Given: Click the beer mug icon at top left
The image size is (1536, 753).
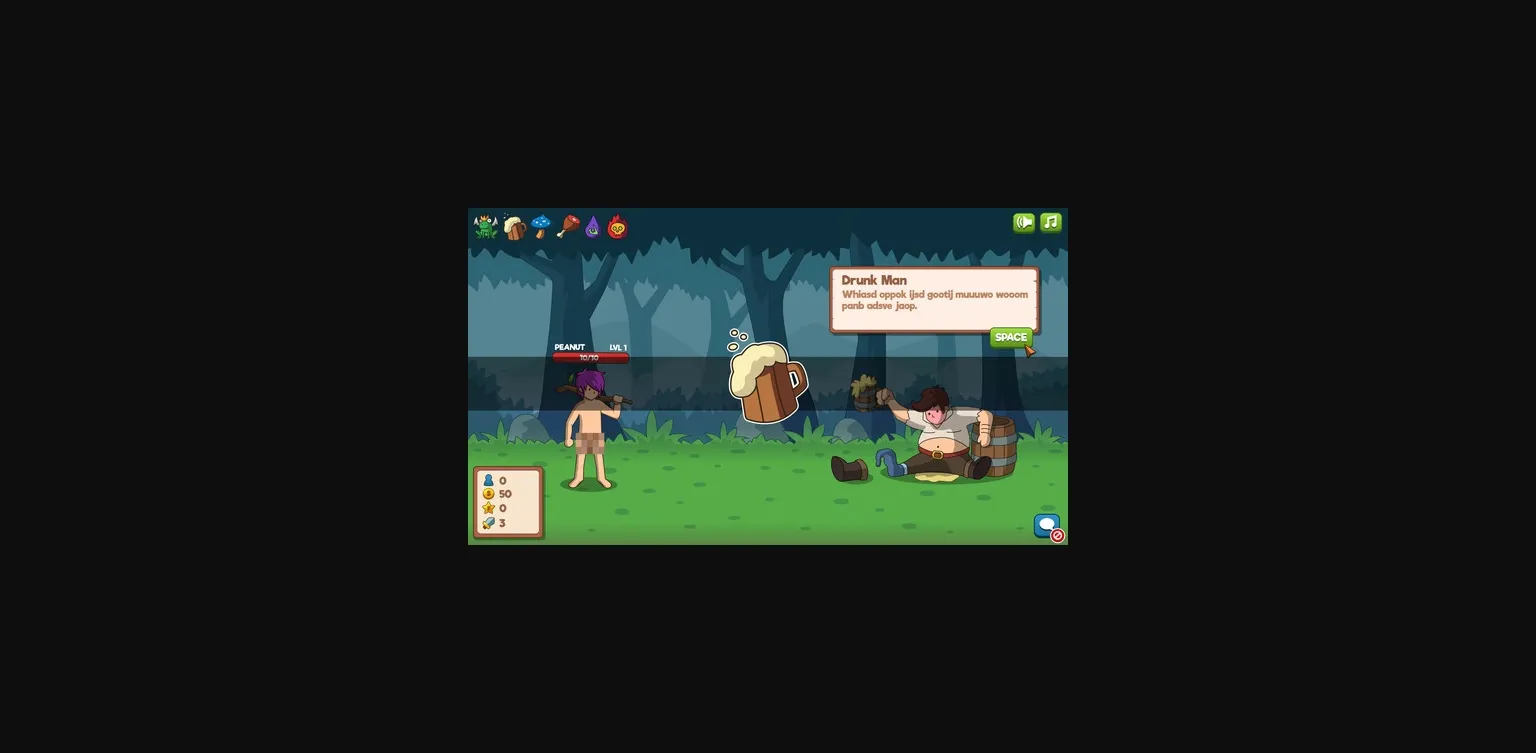Looking at the screenshot, I should coord(513,226).
